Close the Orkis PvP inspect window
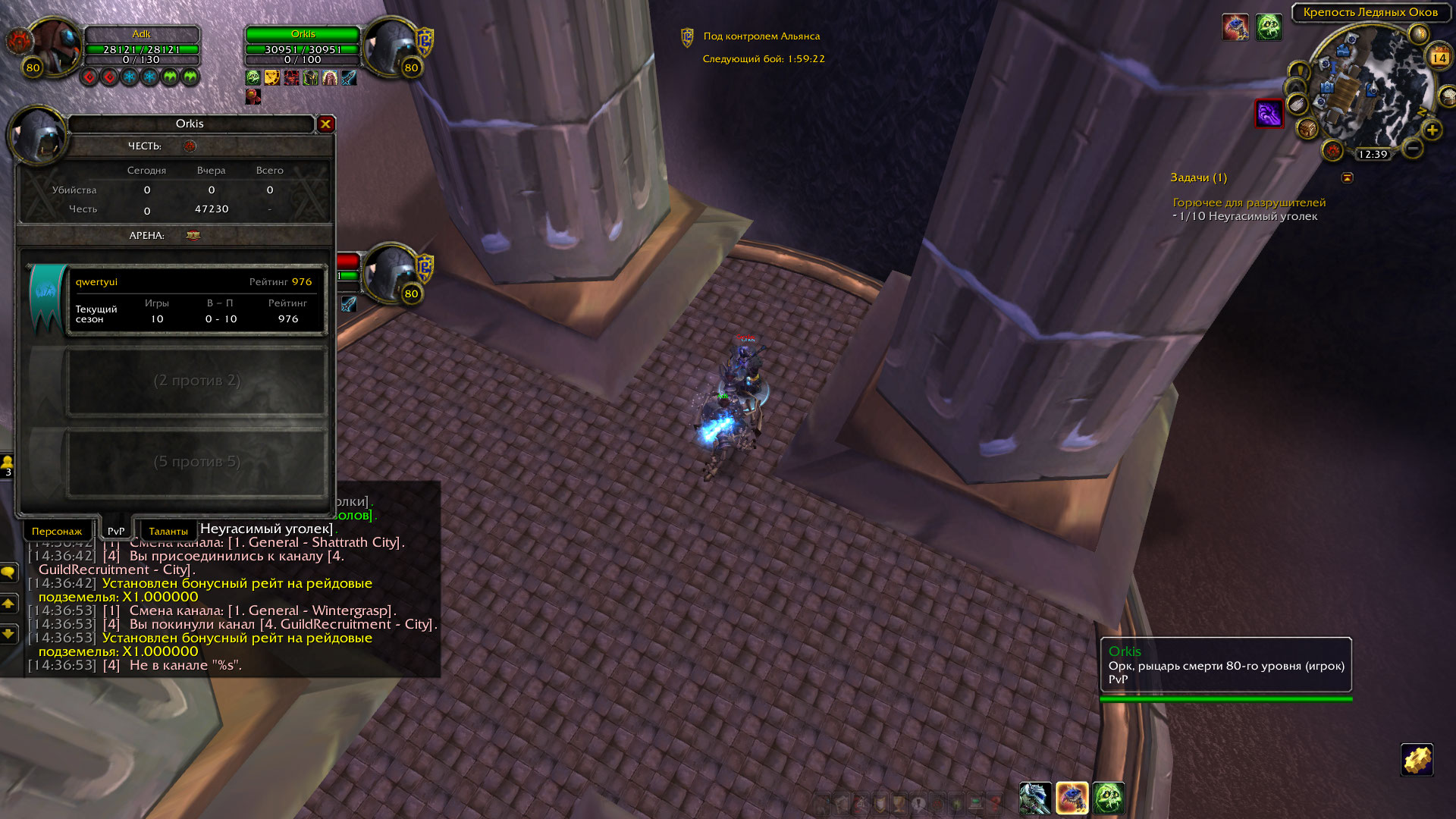This screenshot has width=1456, height=819. tap(326, 124)
